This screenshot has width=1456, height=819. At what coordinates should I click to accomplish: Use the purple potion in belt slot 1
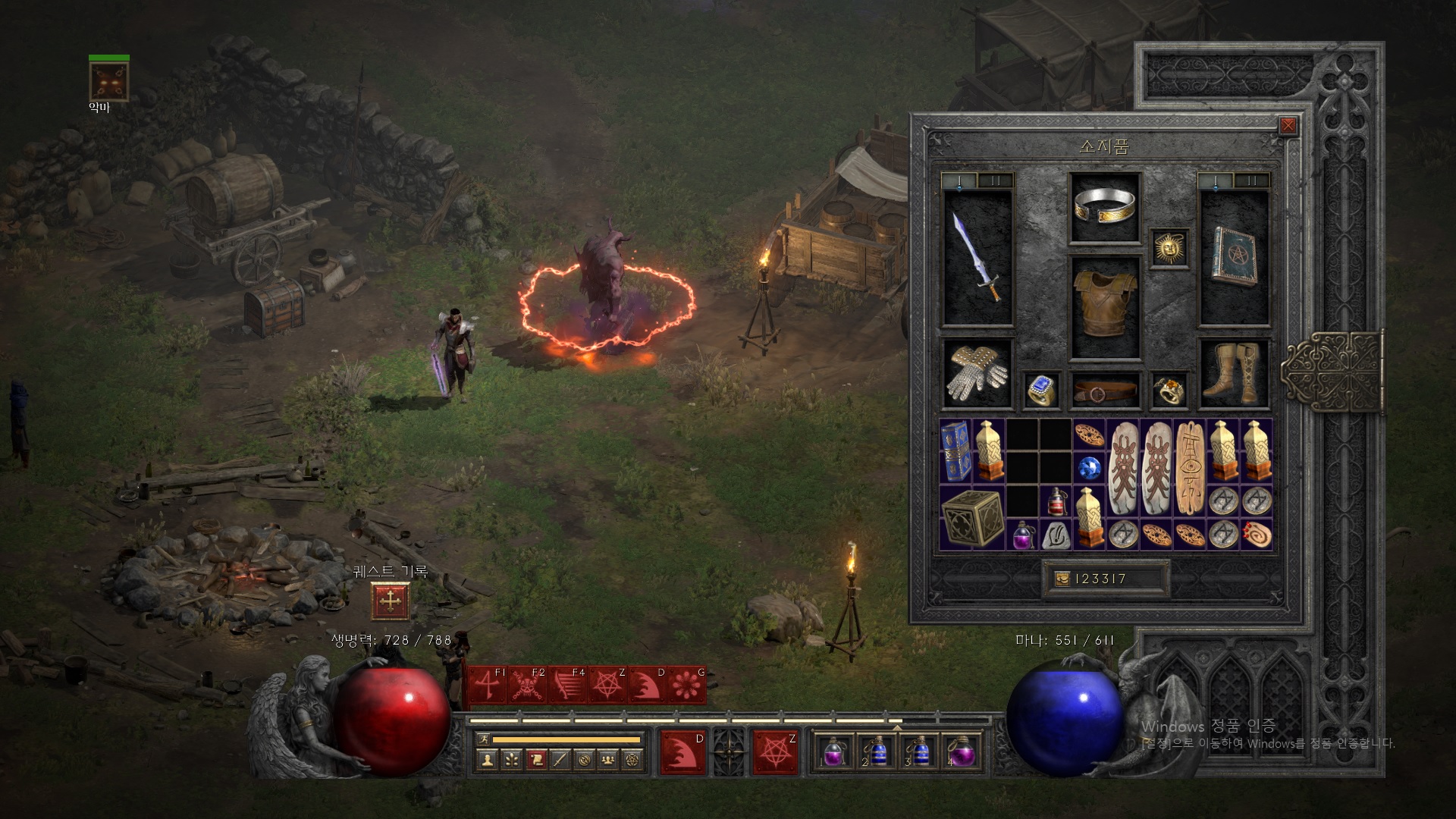point(833,752)
